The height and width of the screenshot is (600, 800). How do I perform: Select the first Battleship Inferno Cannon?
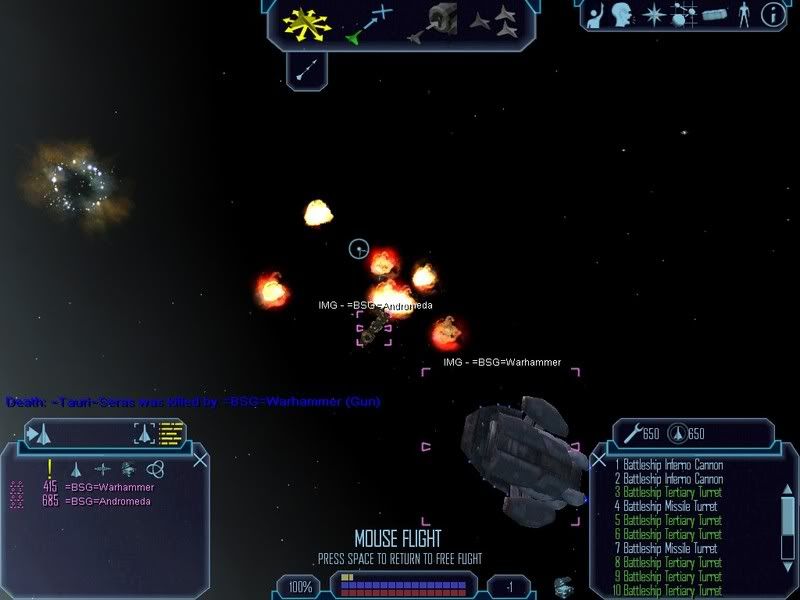pyautogui.click(x=668, y=465)
